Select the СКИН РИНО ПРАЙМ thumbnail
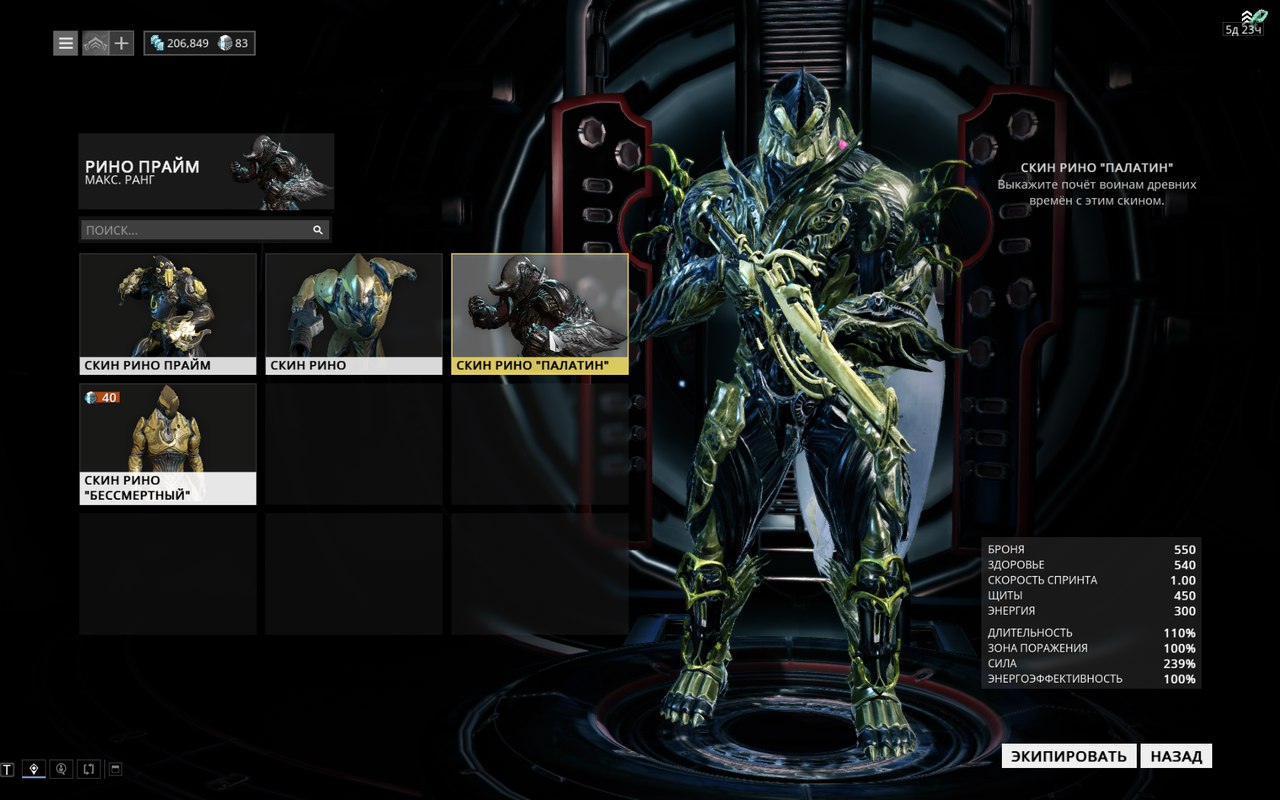Image resolution: width=1280 pixels, height=800 pixels. point(168,314)
